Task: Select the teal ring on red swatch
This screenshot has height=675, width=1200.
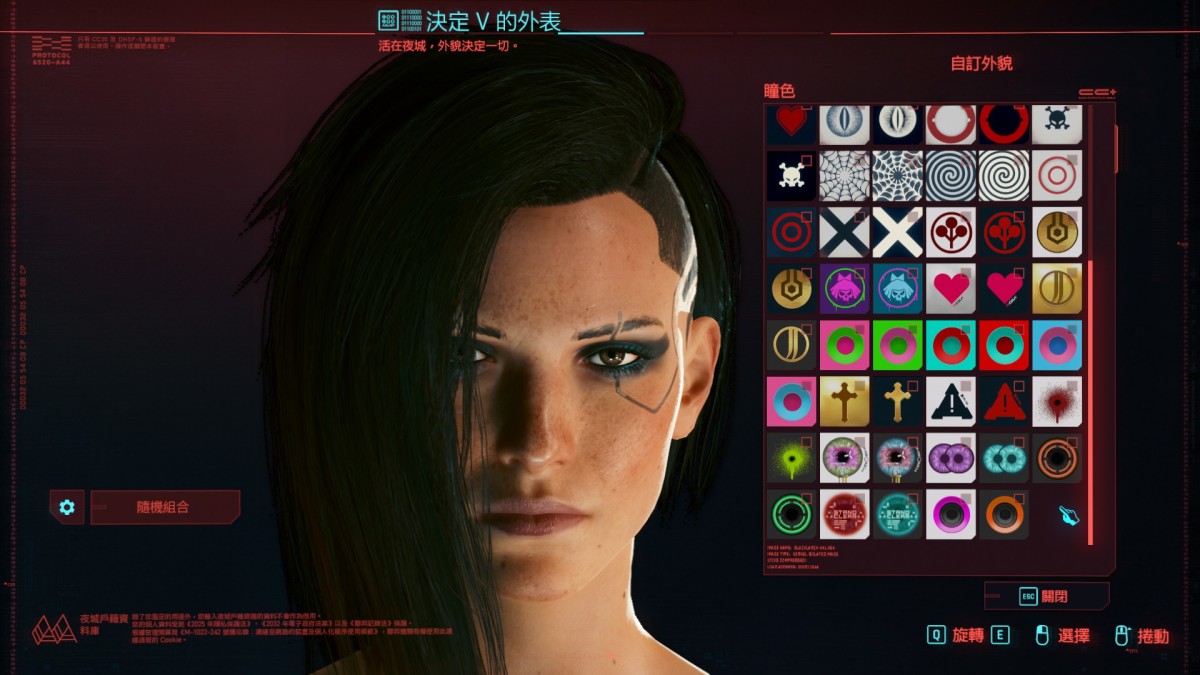Action: click(1004, 345)
